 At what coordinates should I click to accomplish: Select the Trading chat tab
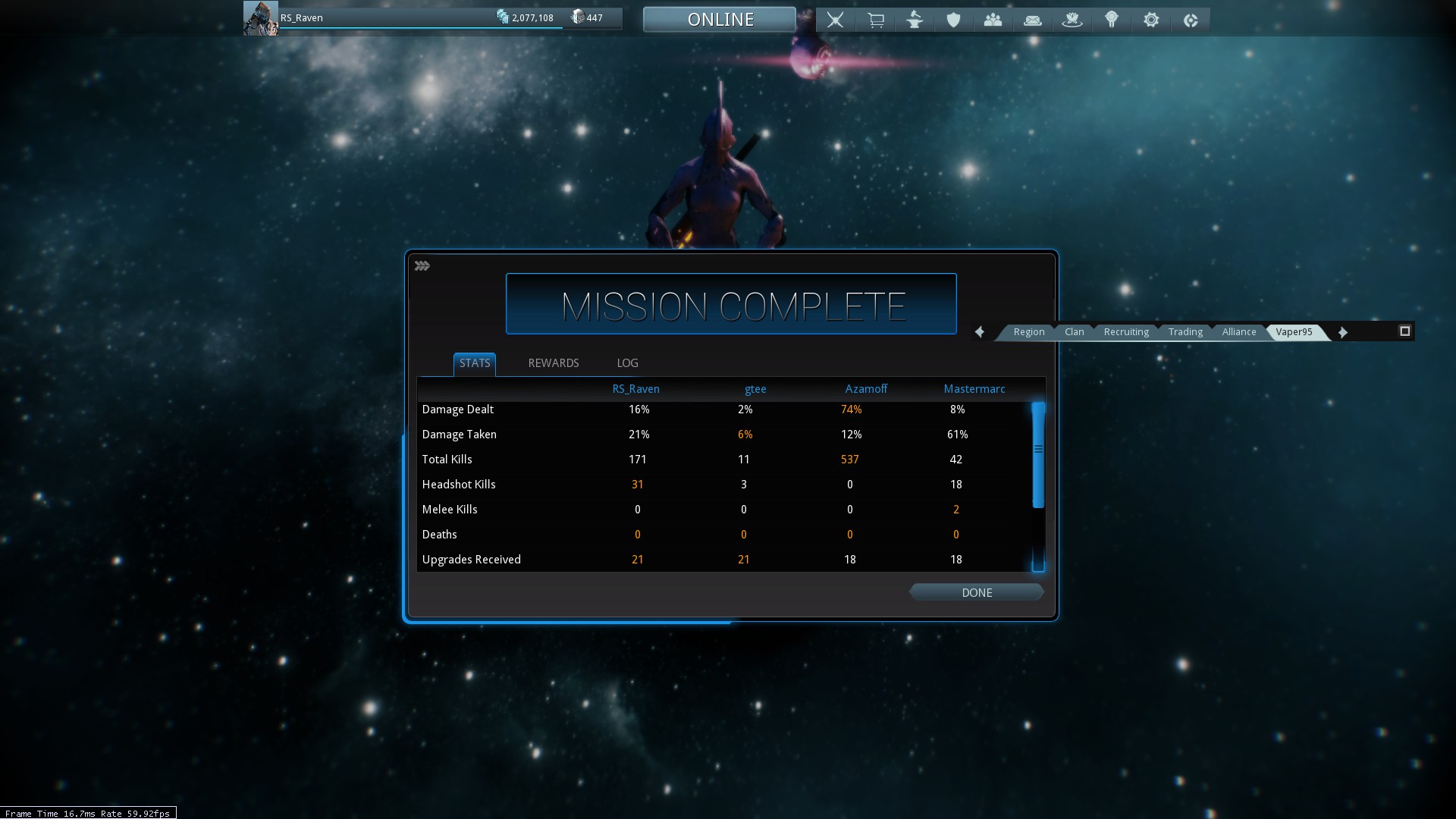pyautogui.click(x=1185, y=332)
